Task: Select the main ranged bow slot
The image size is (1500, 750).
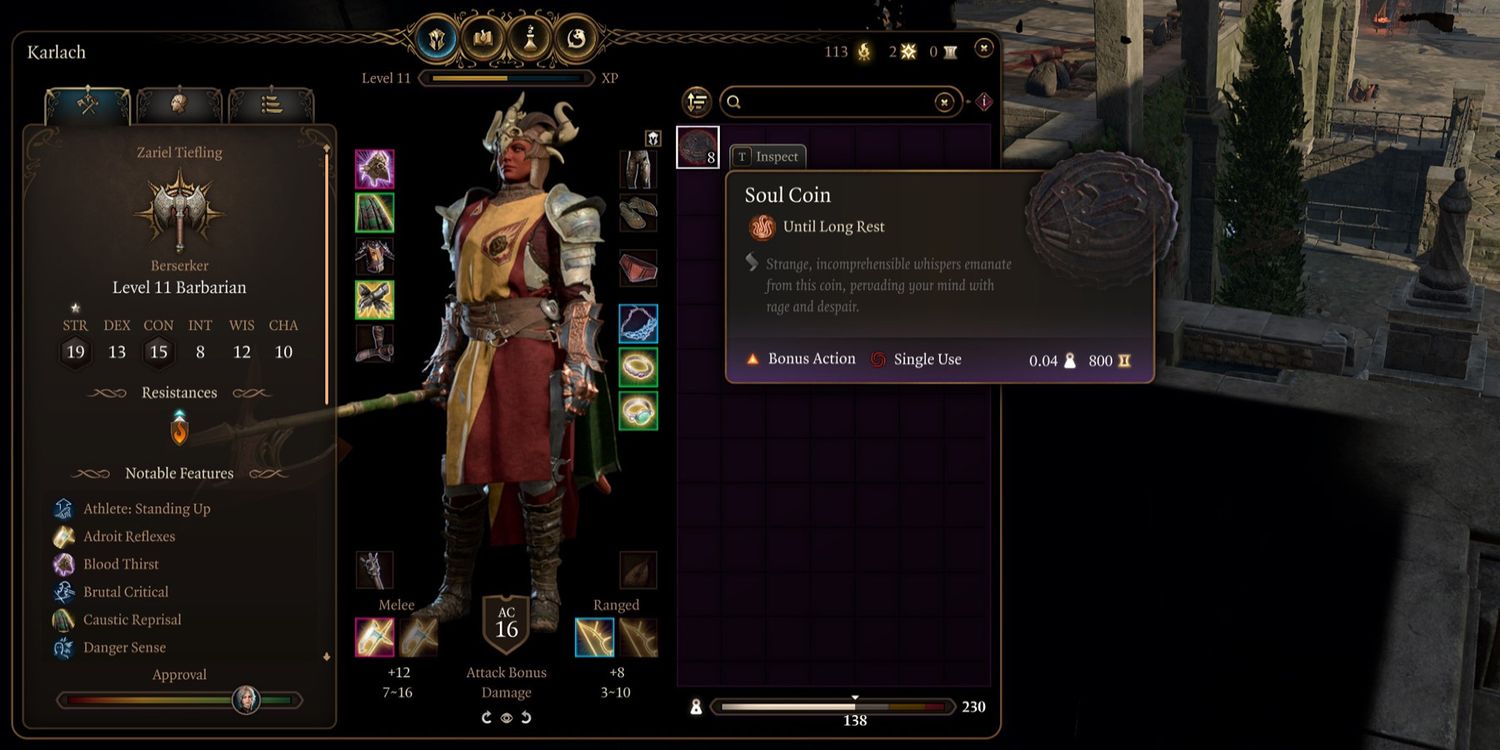Action: [x=595, y=637]
